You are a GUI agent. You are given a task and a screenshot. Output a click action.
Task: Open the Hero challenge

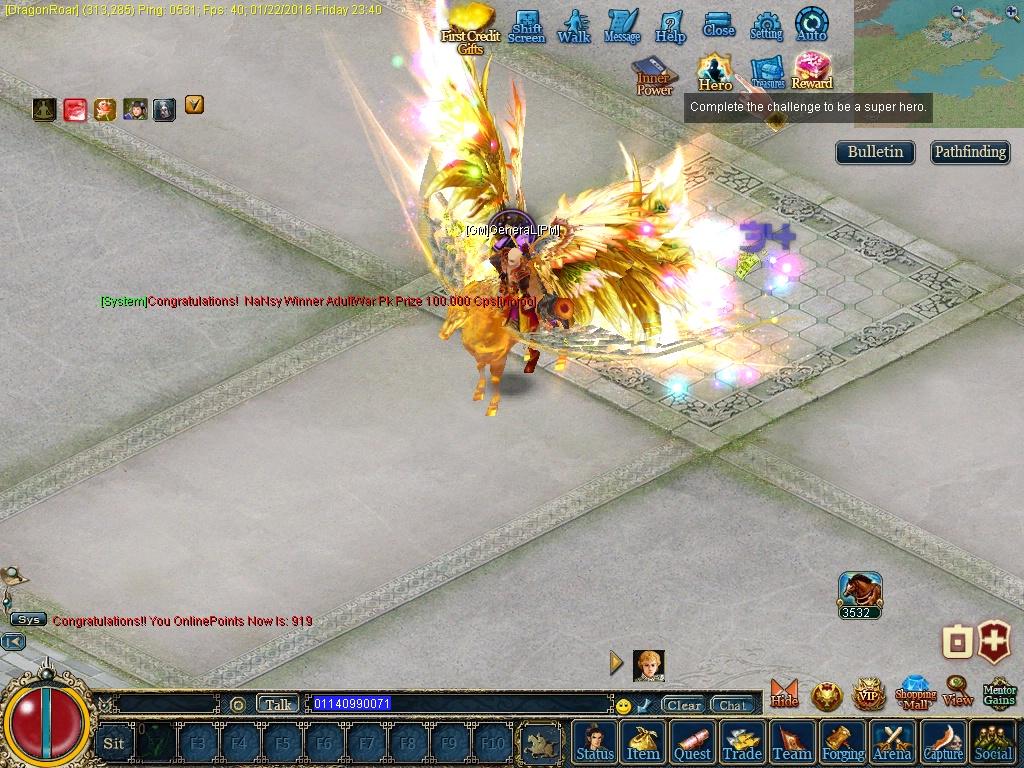tap(715, 72)
